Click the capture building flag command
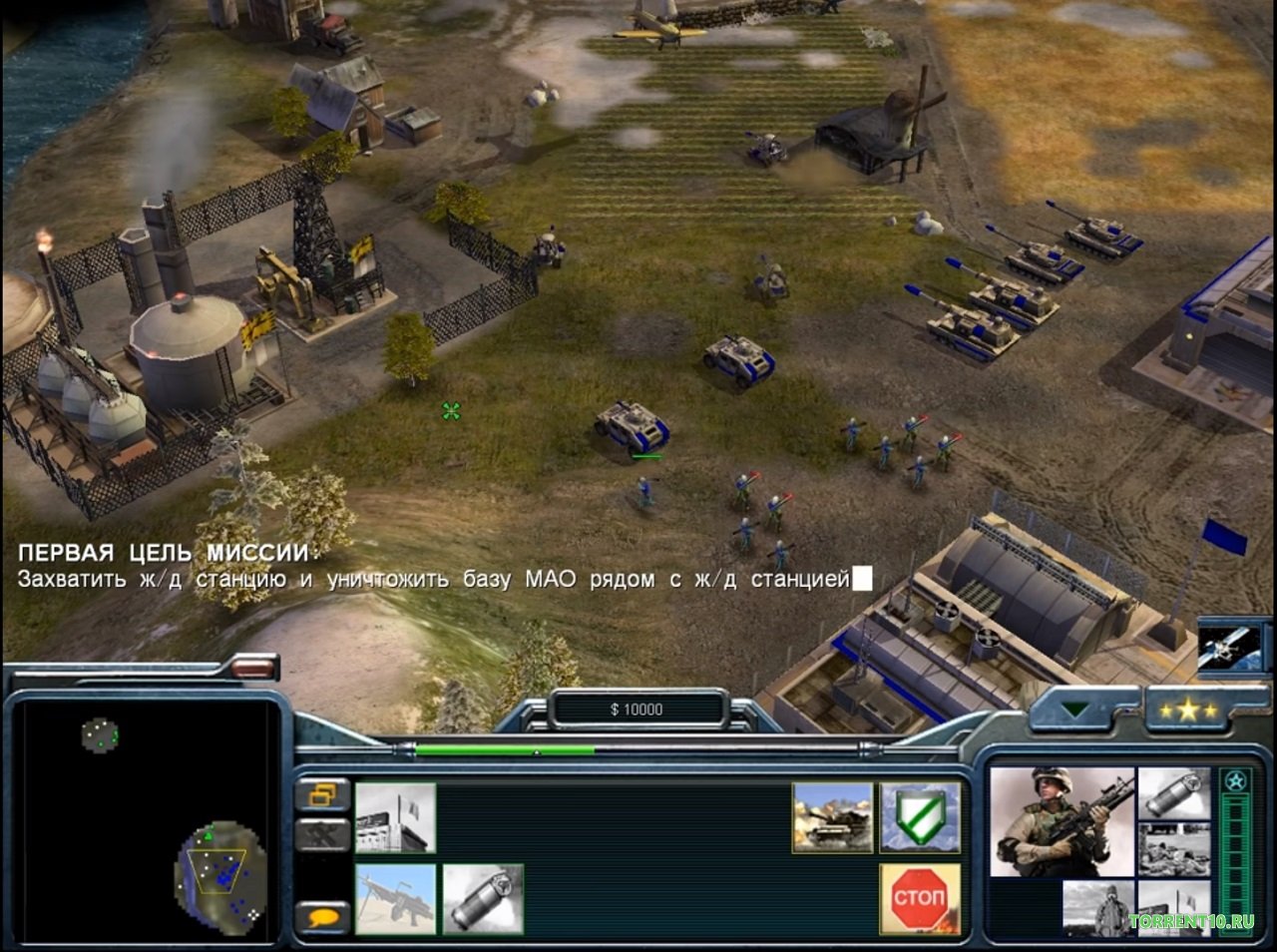1277x952 pixels. coord(395,817)
